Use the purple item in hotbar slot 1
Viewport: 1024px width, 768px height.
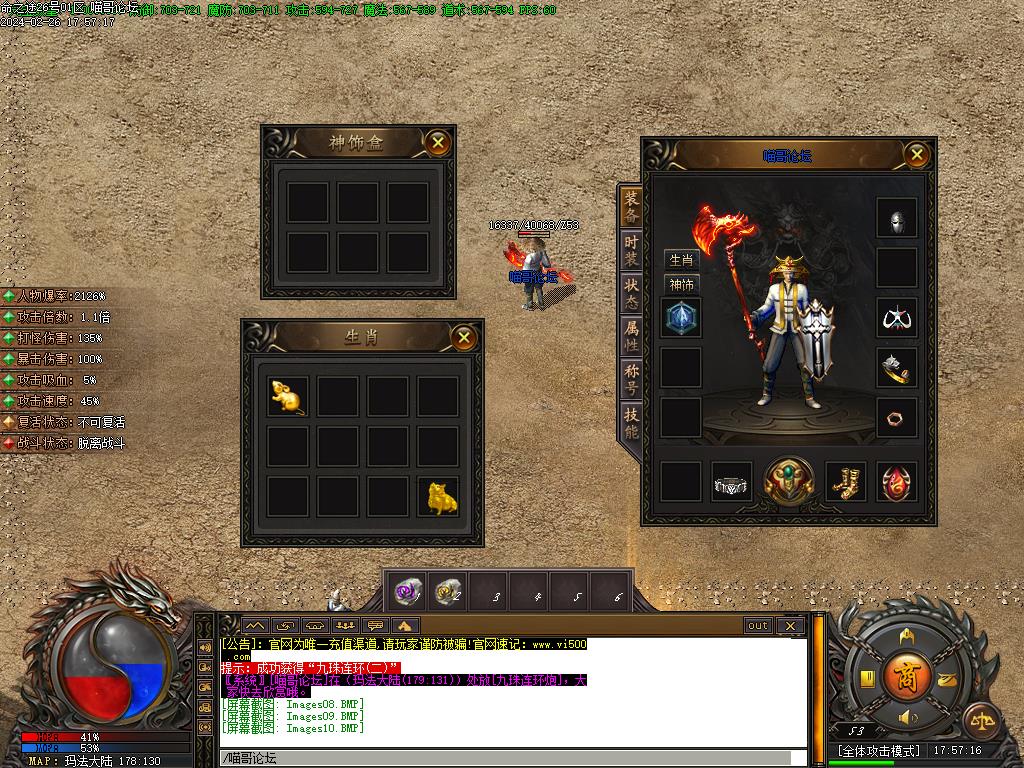tap(408, 591)
